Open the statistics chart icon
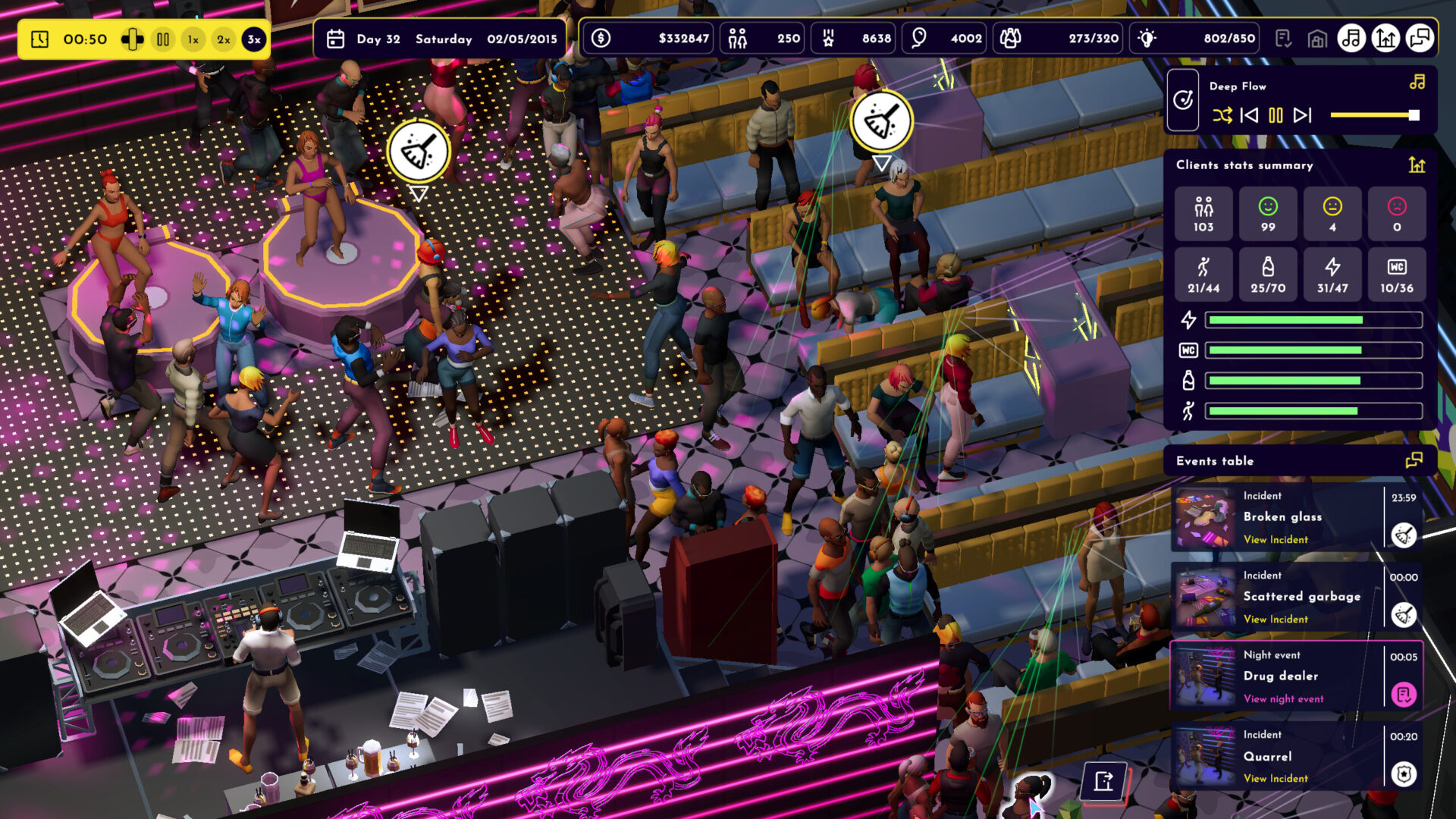 [x=1385, y=39]
